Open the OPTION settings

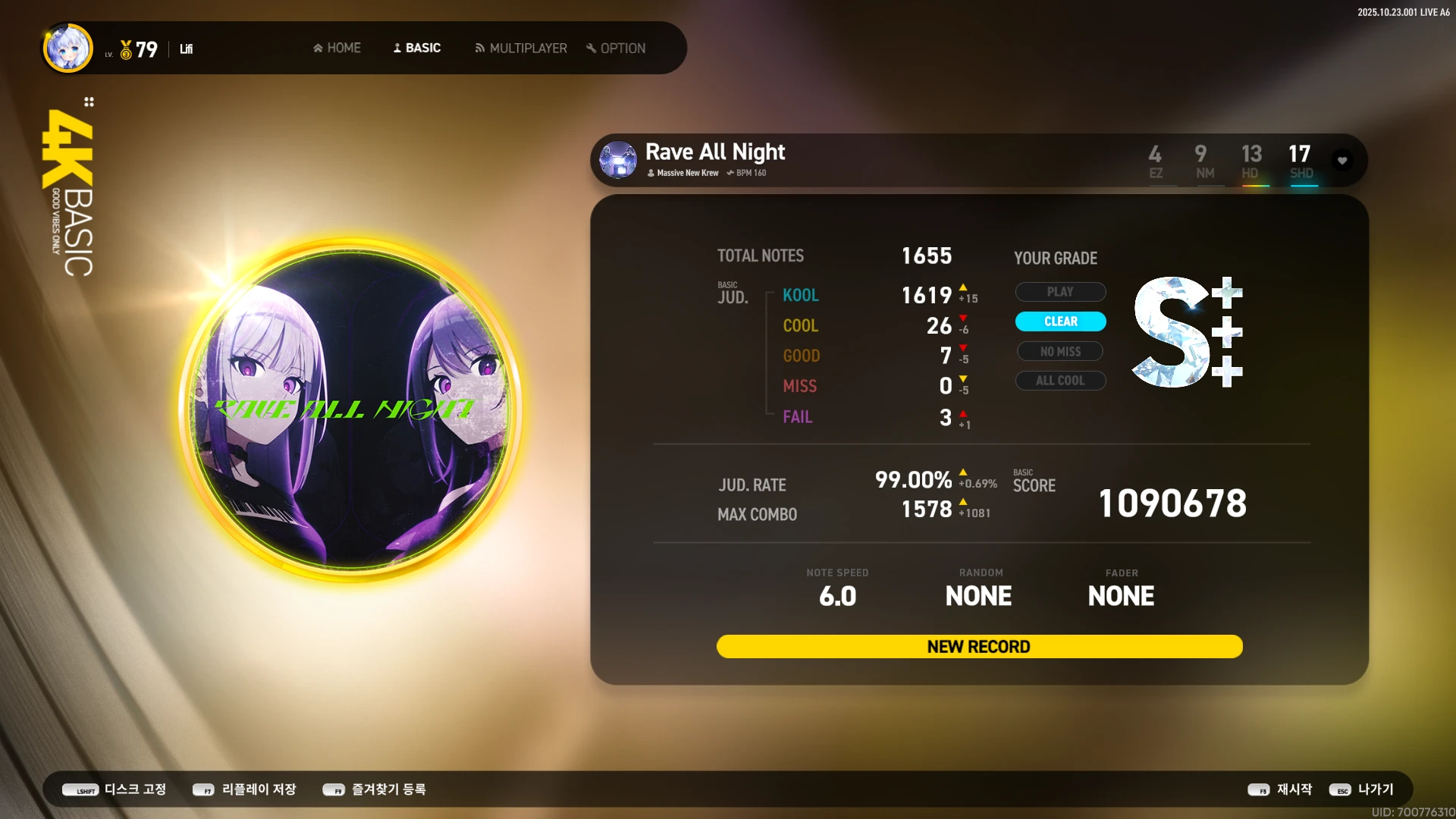615,48
